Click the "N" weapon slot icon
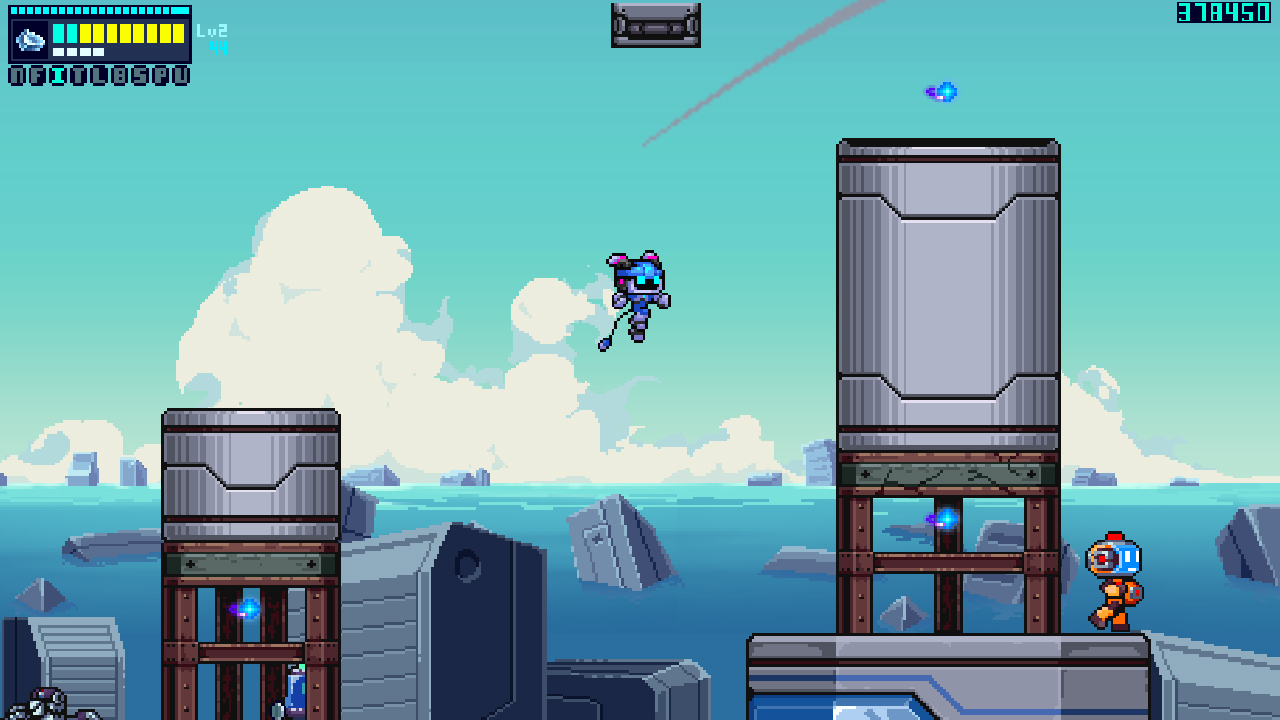This screenshot has width=1280, height=720. (18, 75)
